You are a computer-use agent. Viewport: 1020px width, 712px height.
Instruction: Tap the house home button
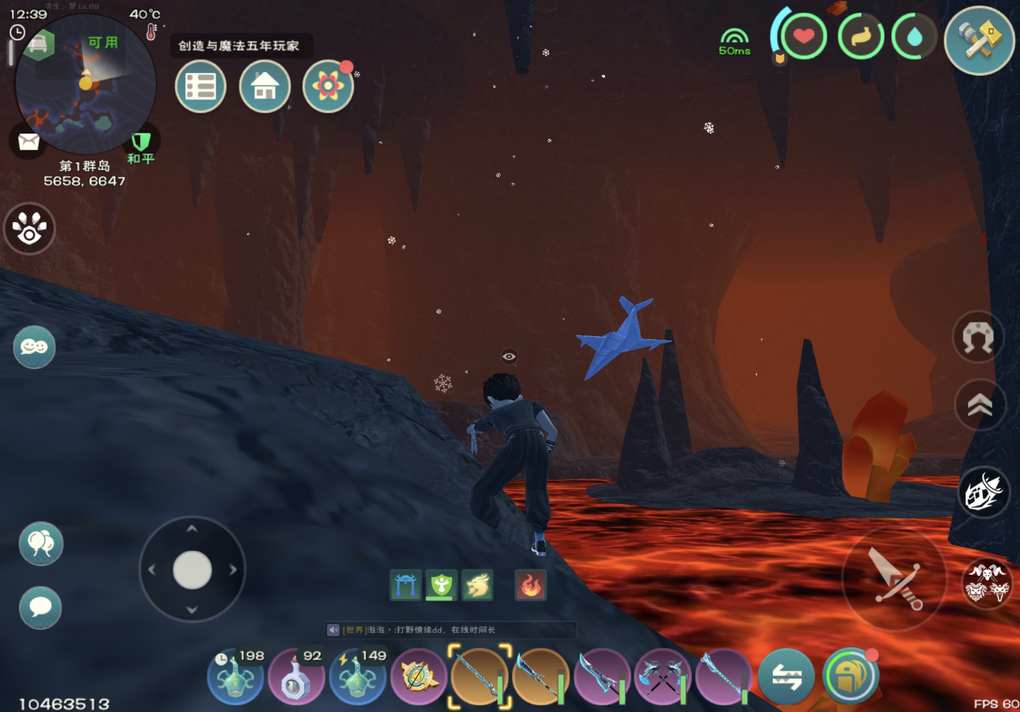(265, 87)
